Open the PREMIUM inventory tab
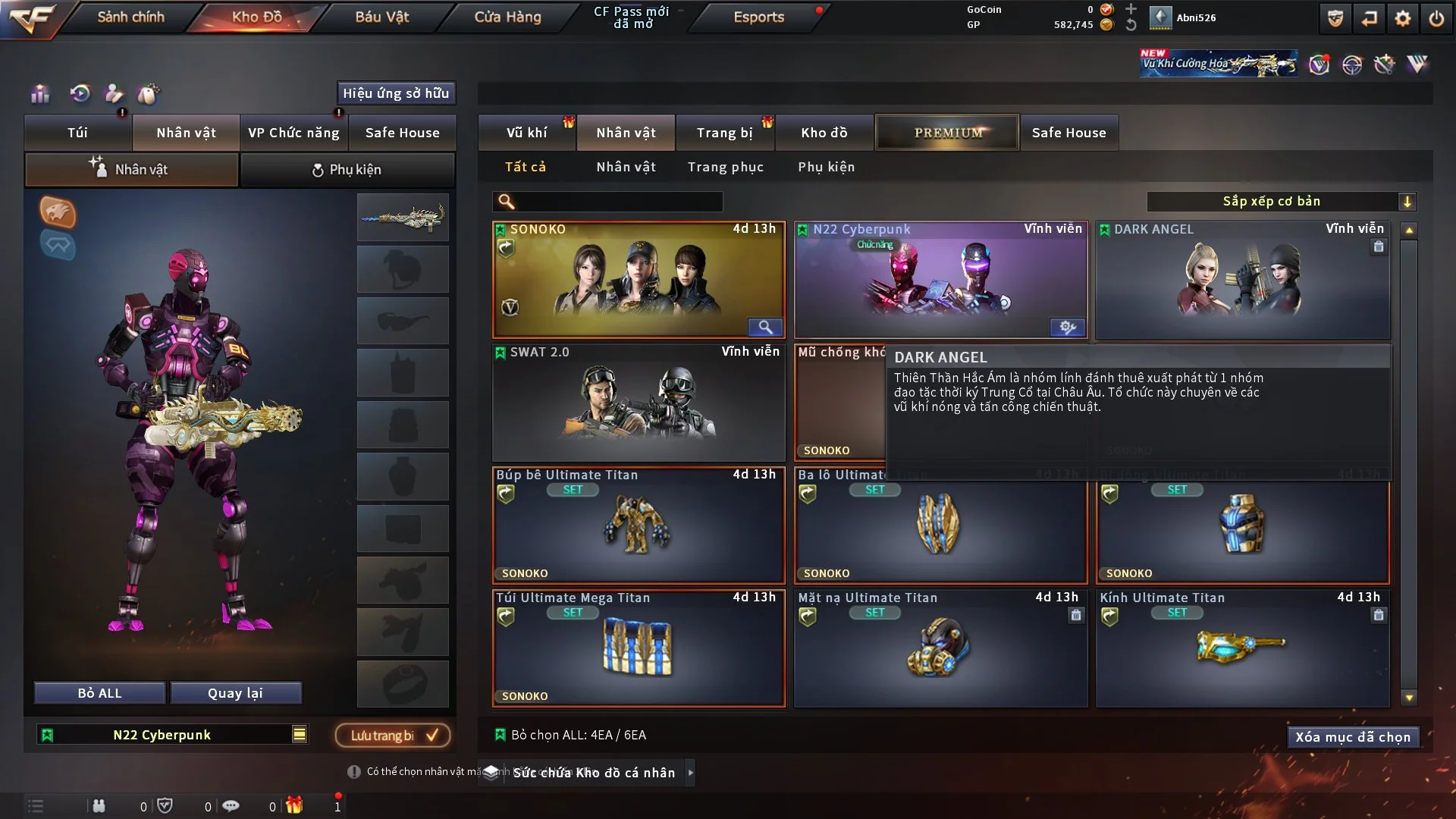 947,133
